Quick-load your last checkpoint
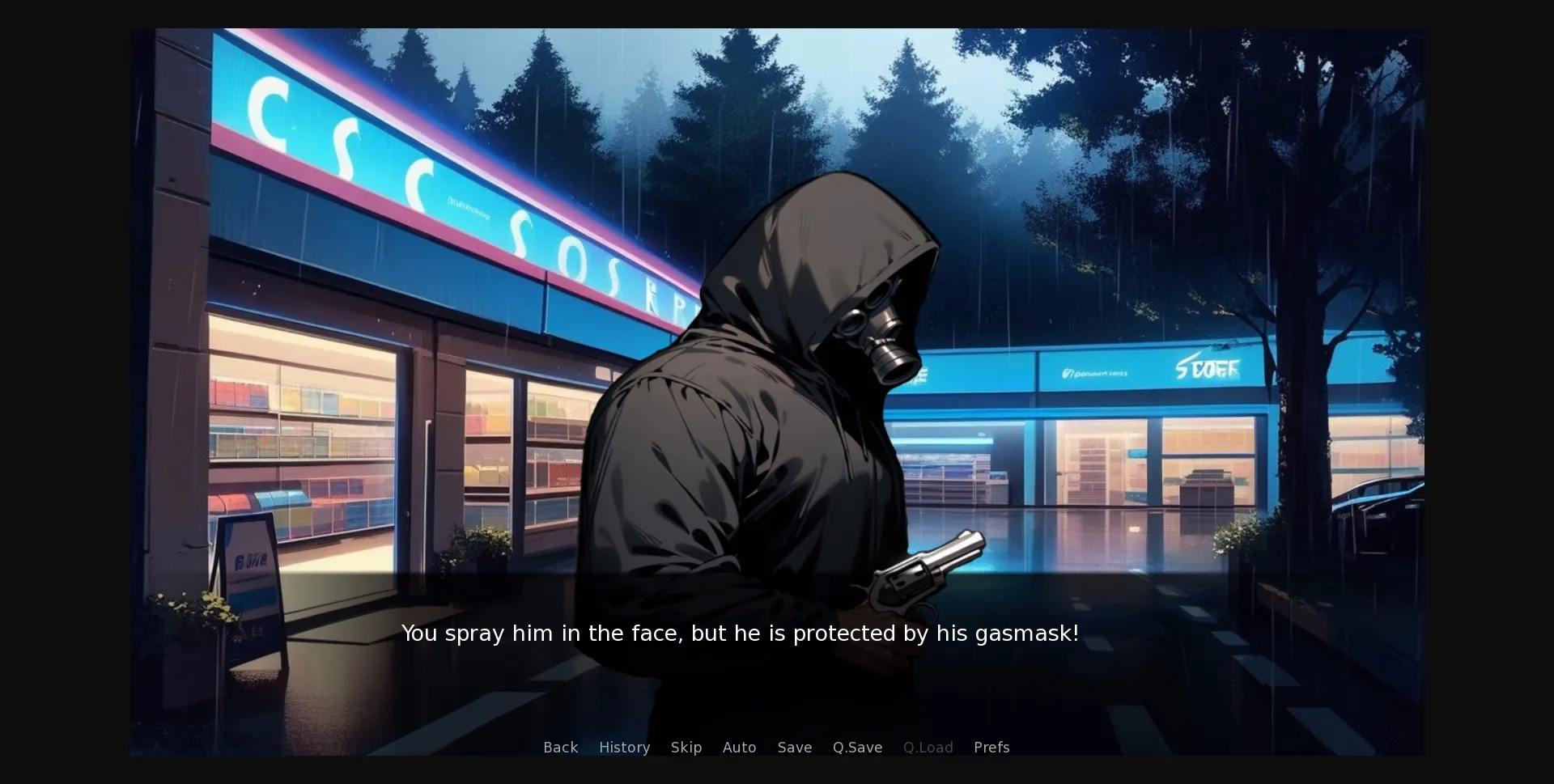The image size is (1554, 784). pos(927,747)
